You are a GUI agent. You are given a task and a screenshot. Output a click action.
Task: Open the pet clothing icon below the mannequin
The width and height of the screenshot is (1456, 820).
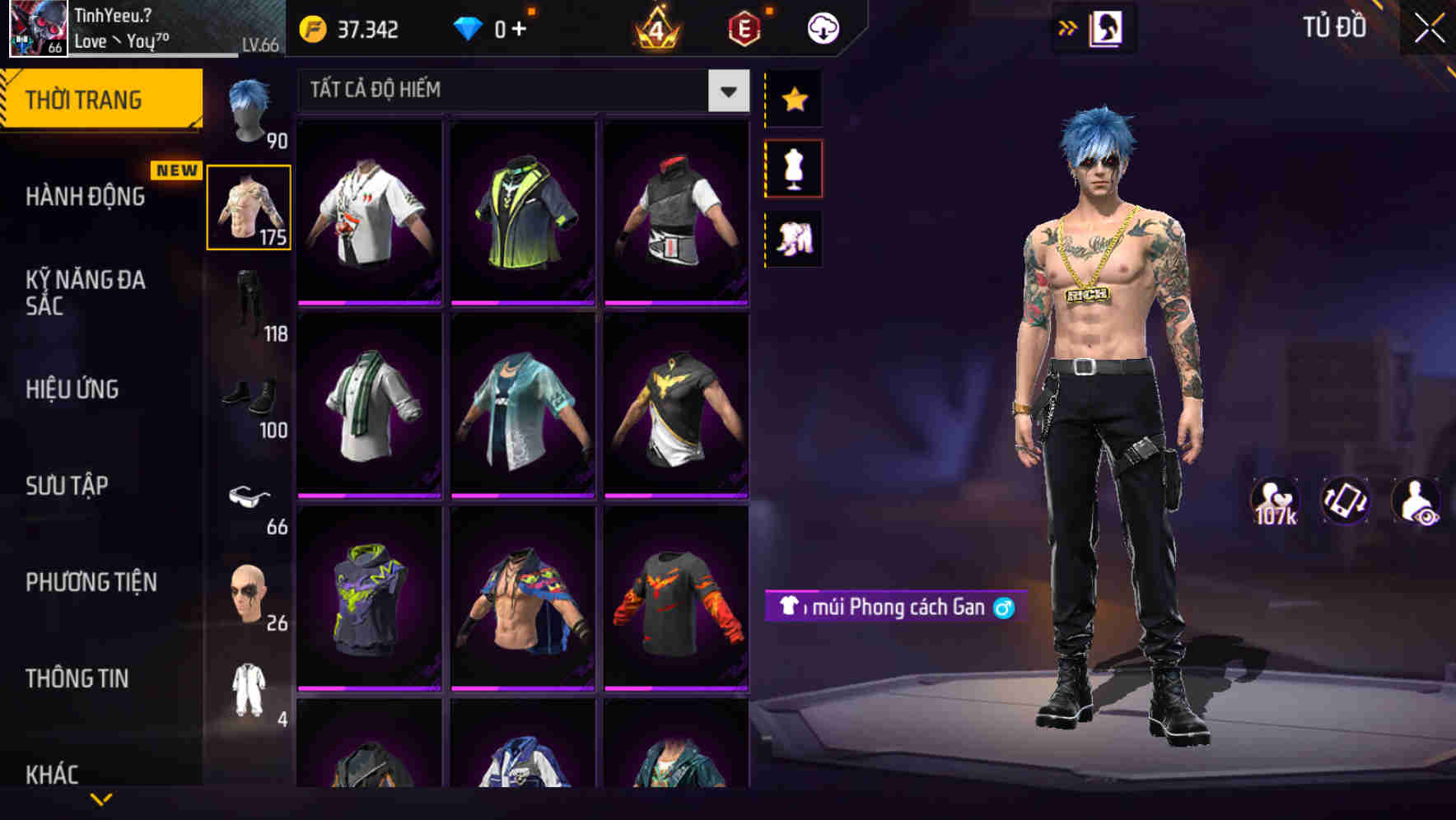(794, 237)
